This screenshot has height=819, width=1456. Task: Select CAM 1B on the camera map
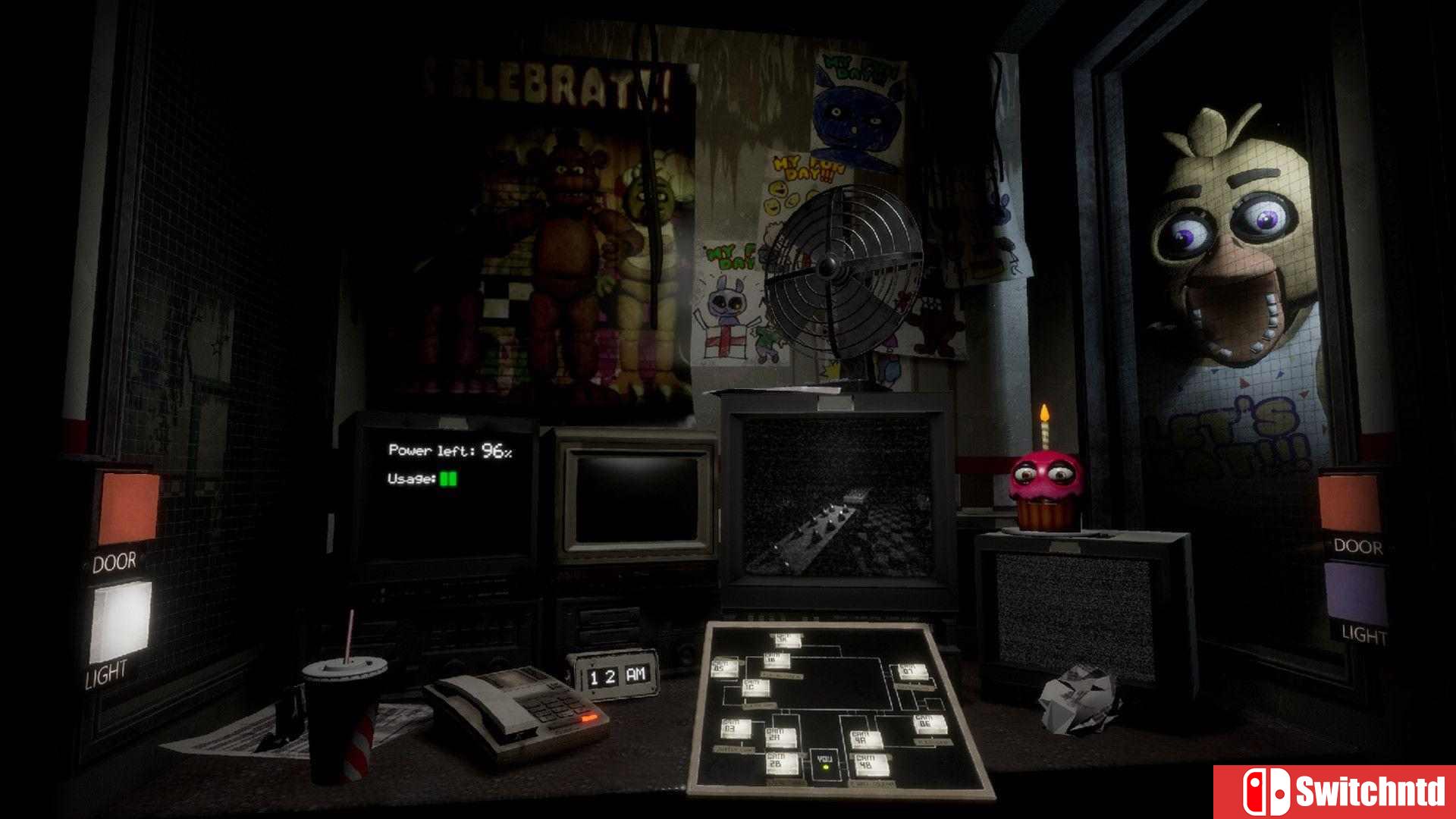777,659
